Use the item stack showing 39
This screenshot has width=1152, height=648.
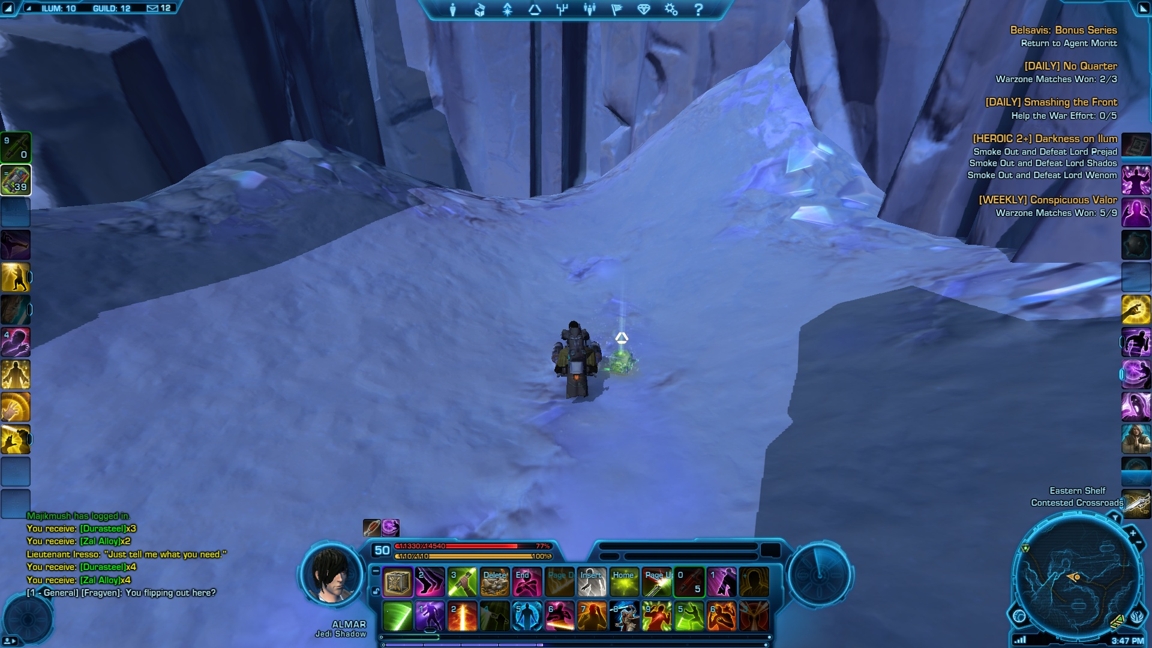point(15,180)
